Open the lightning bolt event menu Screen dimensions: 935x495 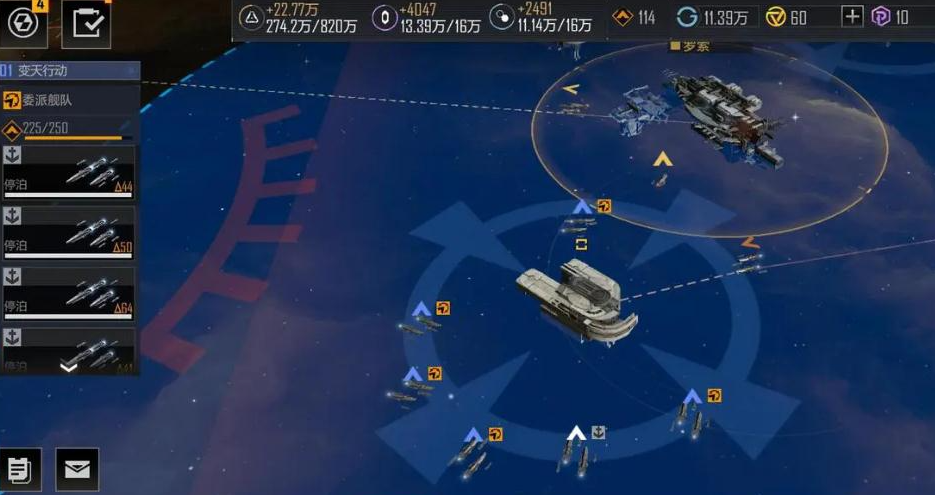point(23,24)
